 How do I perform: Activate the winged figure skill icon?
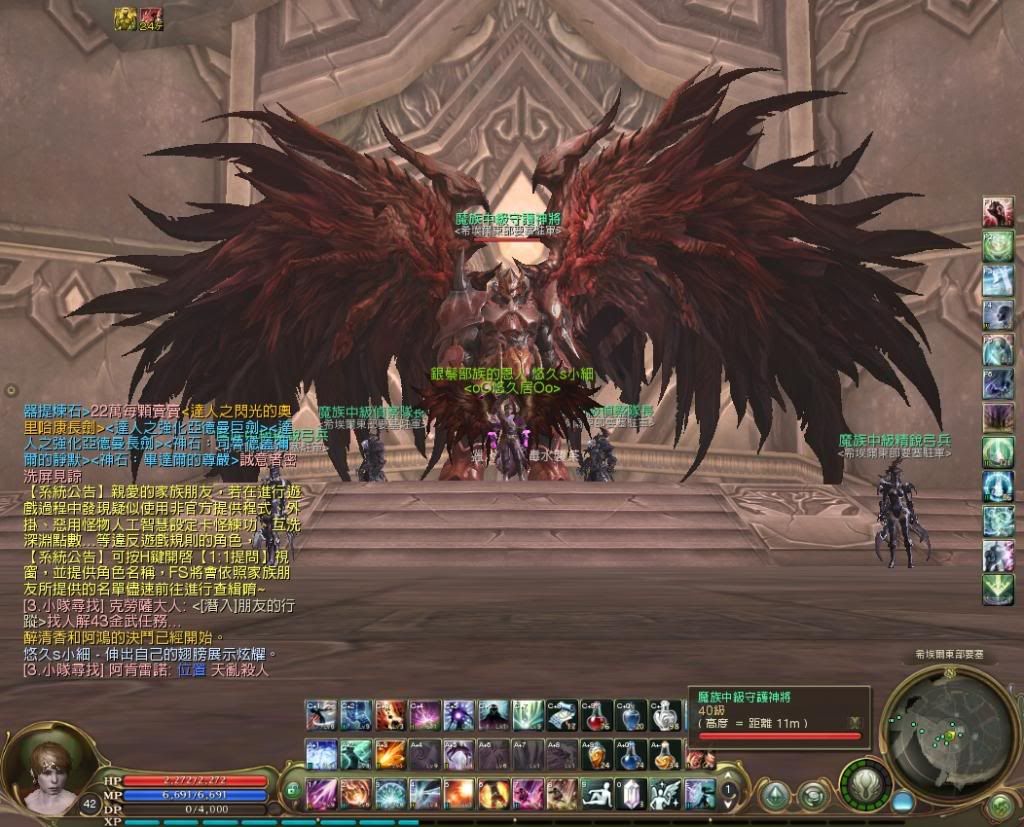(663, 793)
